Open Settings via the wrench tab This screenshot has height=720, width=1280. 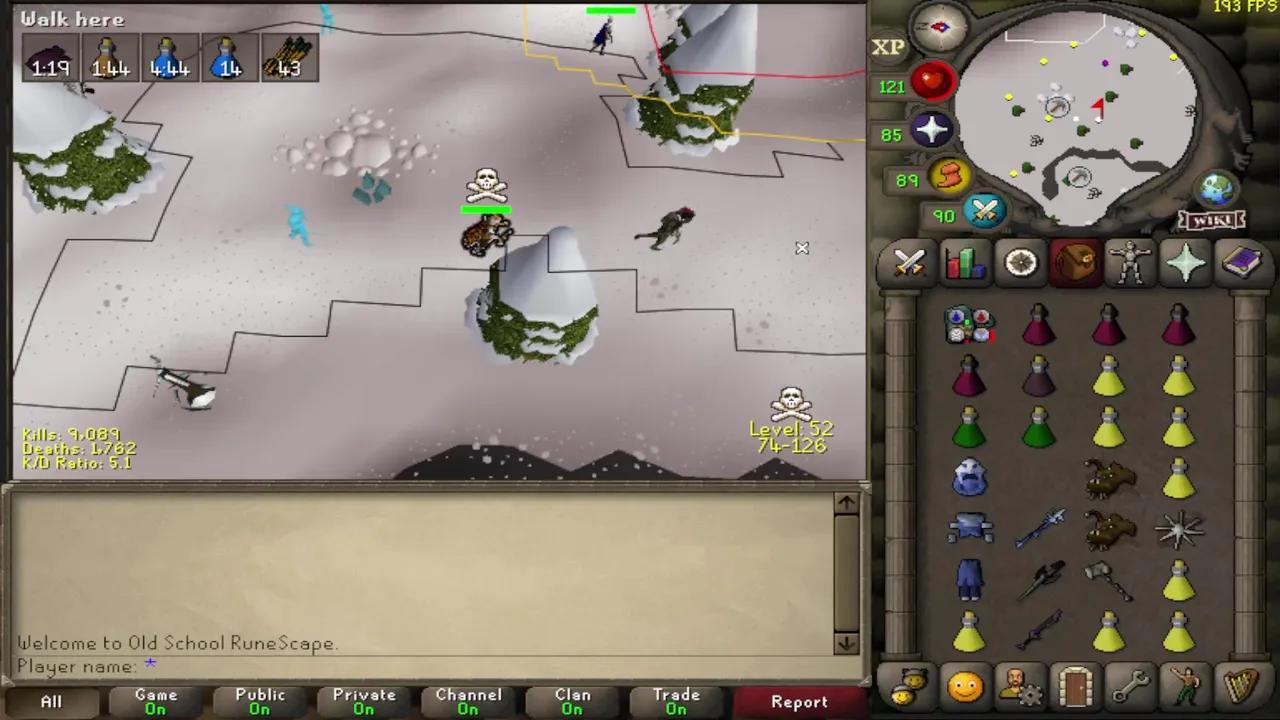tap(1130, 685)
